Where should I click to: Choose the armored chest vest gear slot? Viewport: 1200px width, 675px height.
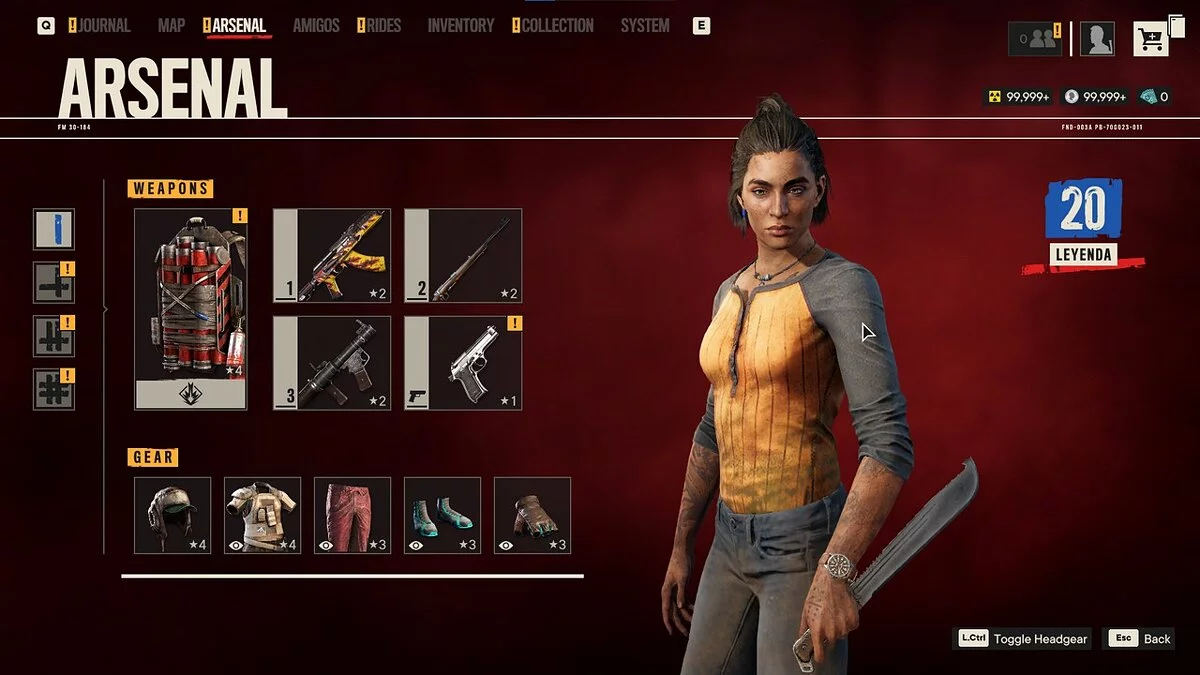(x=262, y=515)
